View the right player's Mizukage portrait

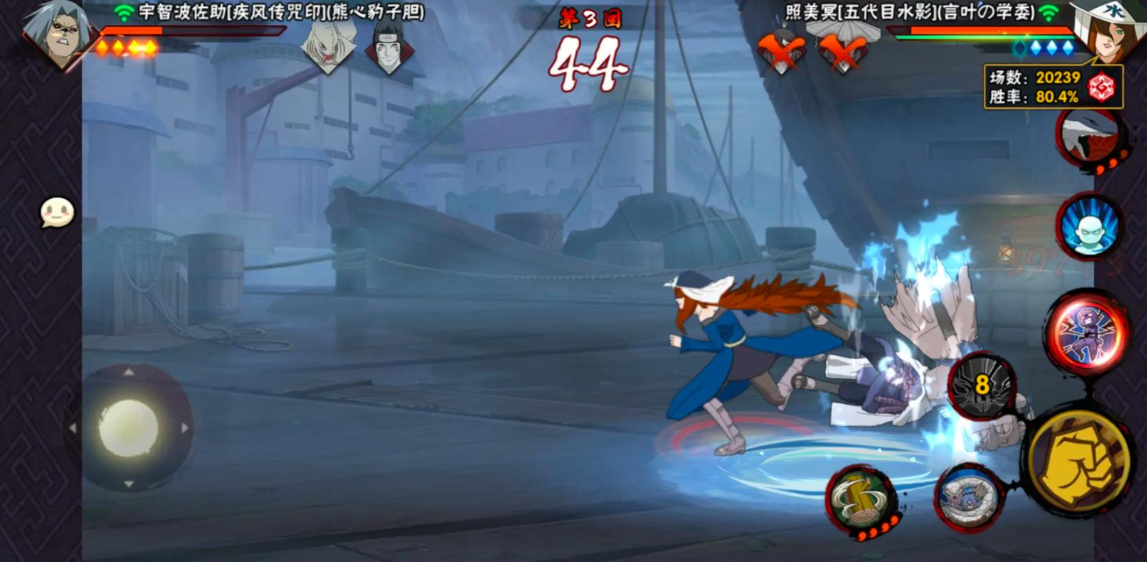click(1105, 30)
